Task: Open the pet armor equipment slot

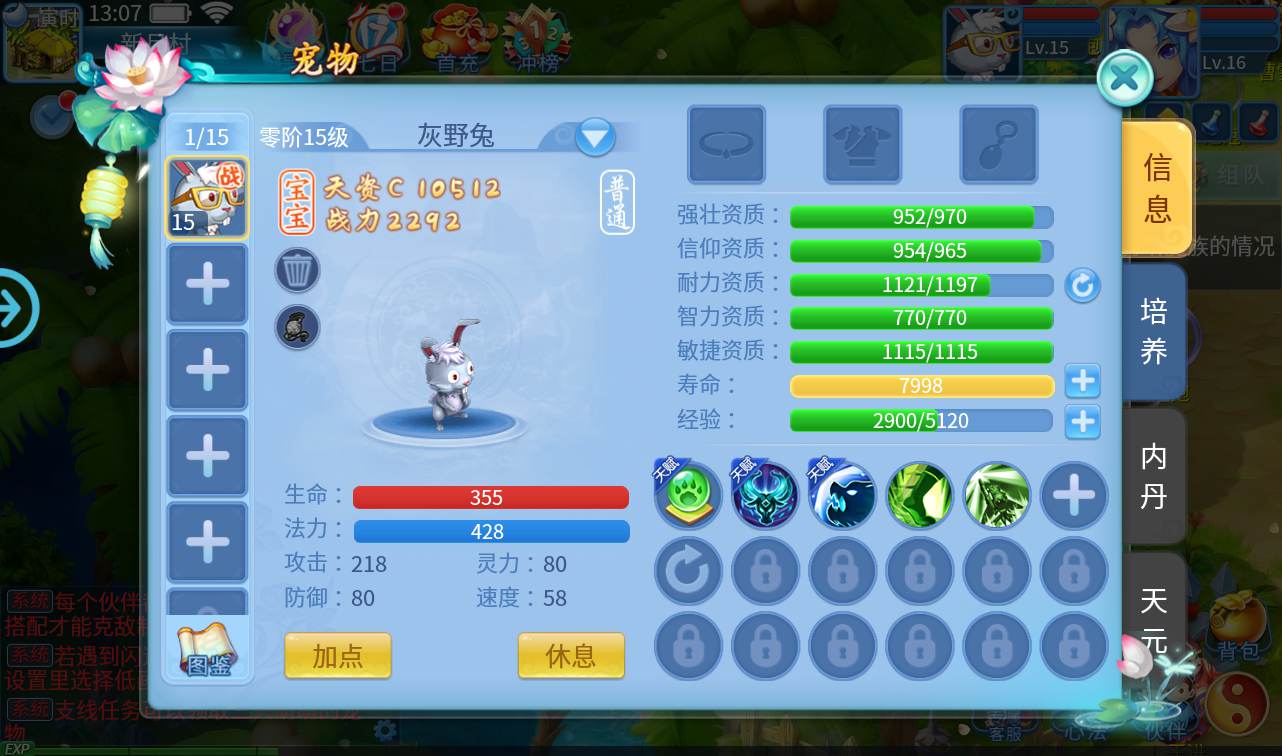Action: pyautogui.click(x=862, y=145)
